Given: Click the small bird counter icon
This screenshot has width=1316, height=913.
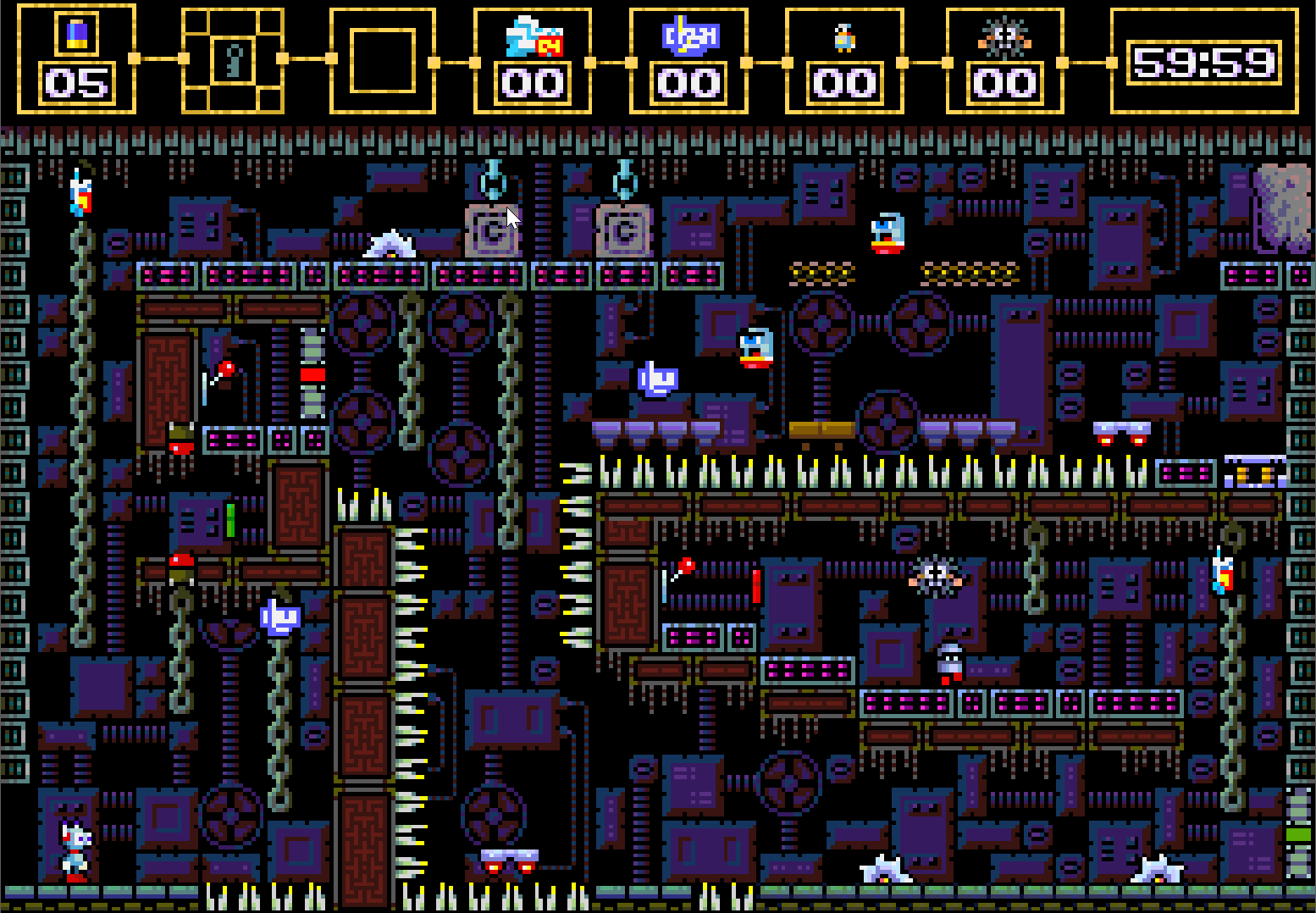Looking at the screenshot, I should pos(844,38).
